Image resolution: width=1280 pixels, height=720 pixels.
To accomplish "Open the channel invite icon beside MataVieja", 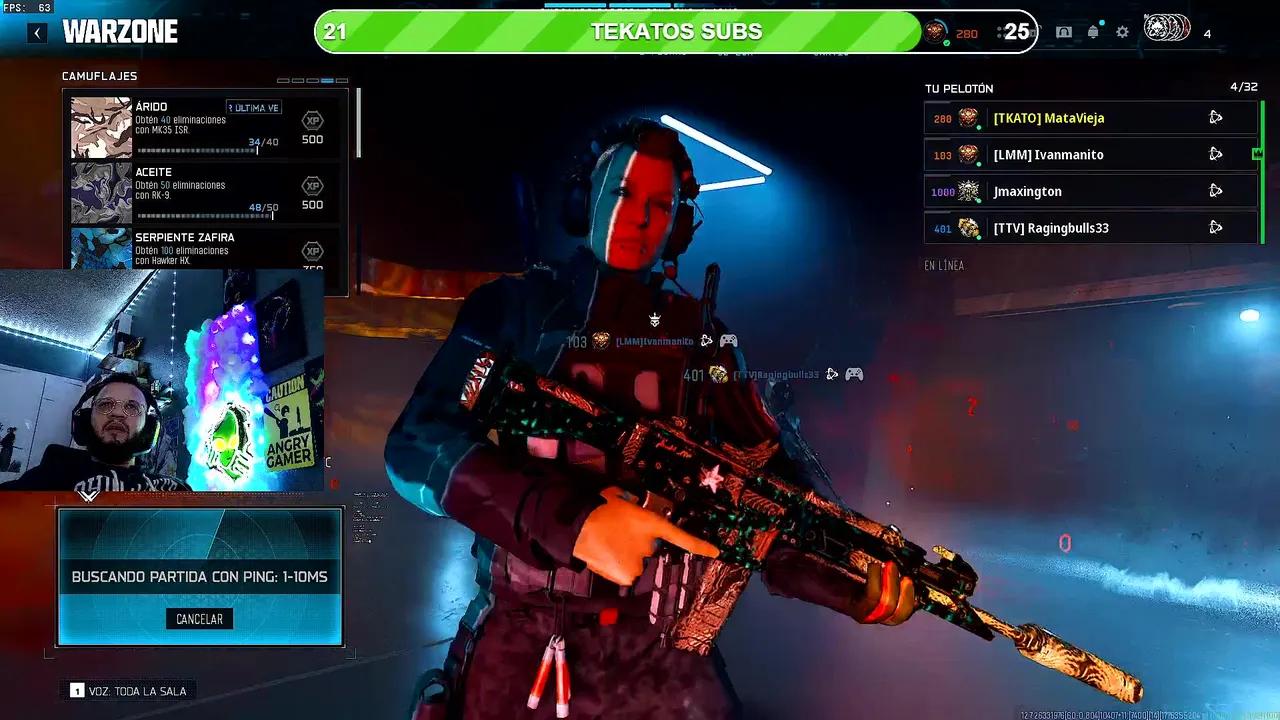I will click(x=1216, y=117).
